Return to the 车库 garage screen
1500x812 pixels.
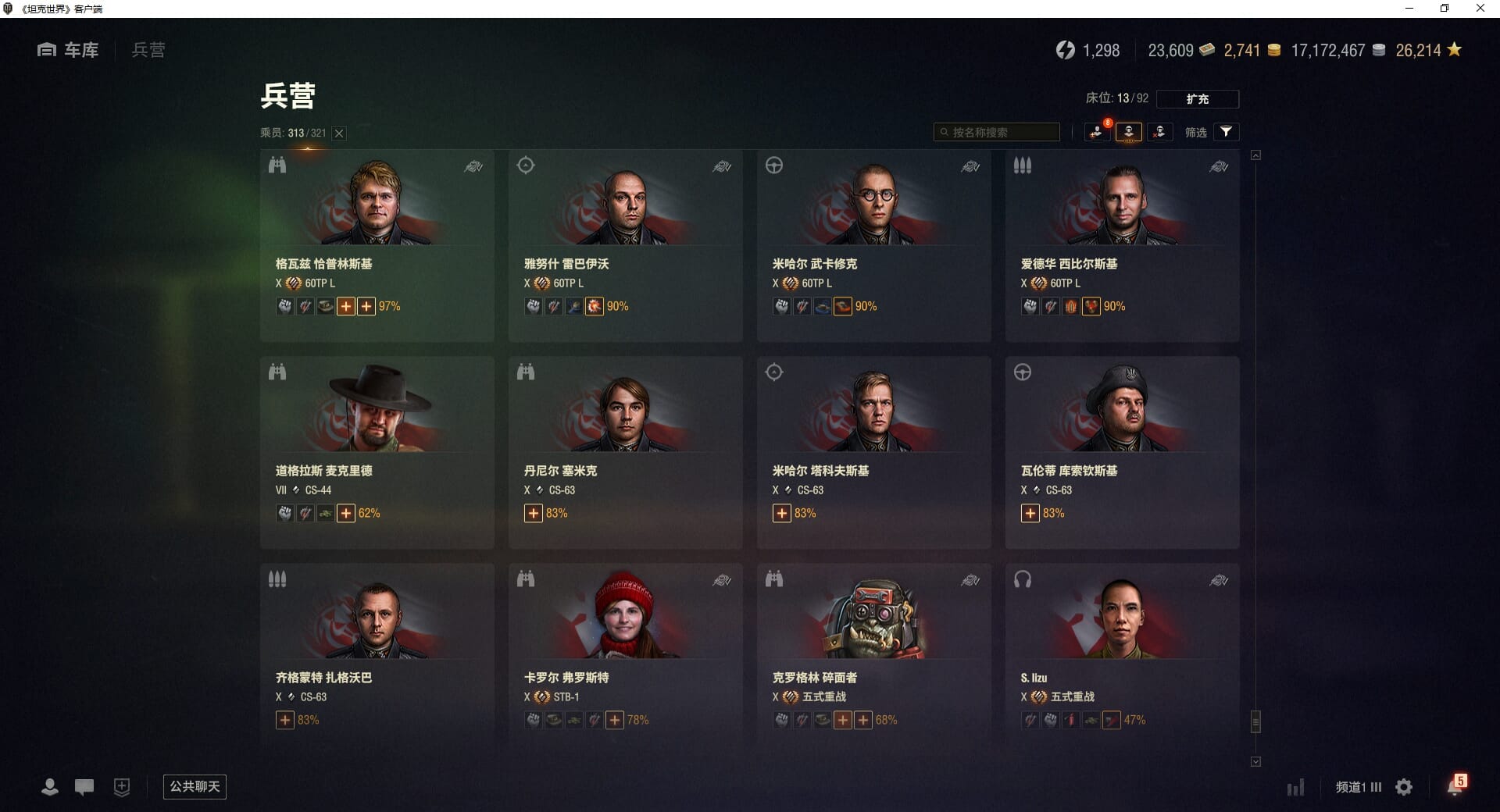(69, 50)
